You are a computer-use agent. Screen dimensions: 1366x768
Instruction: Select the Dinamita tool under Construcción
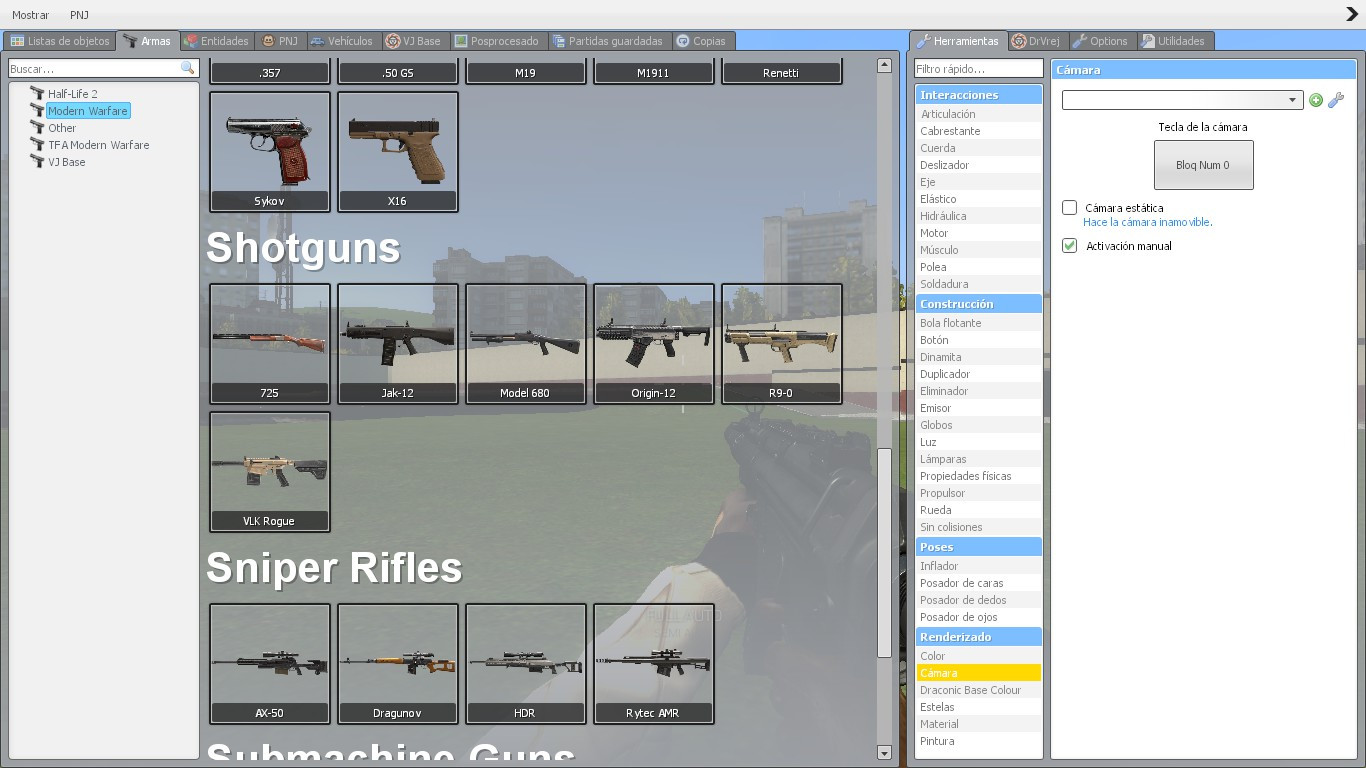pos(940,356)
